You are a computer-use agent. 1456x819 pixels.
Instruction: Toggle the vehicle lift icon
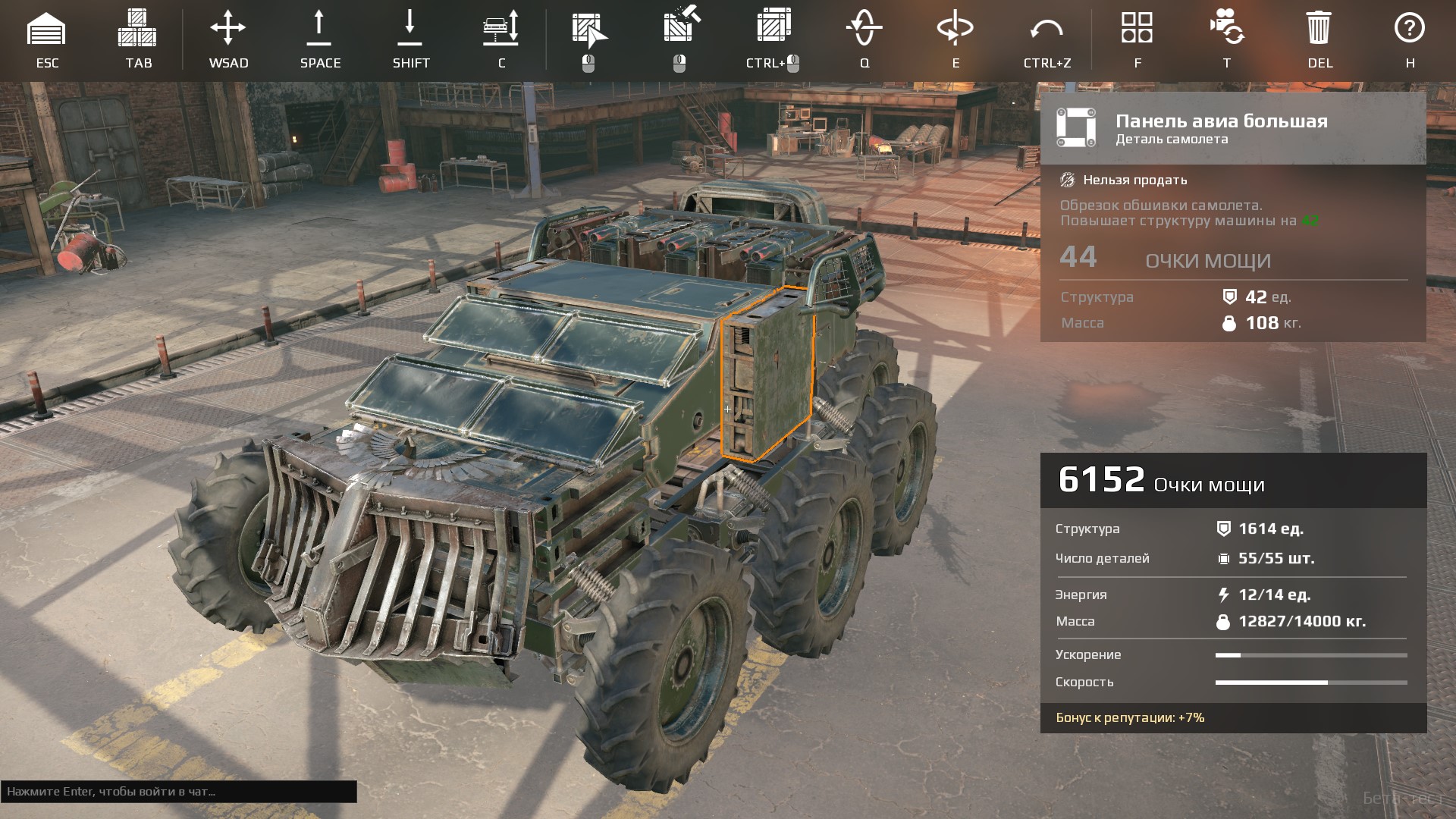[x=501, y=29]
